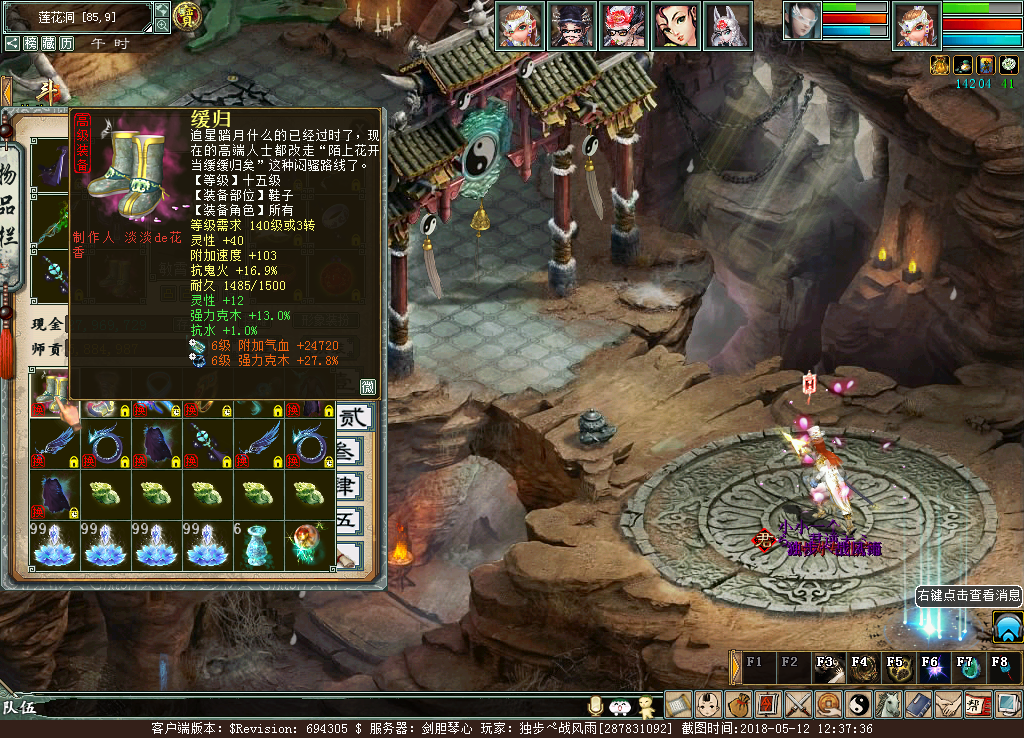The image size is (1024, 738).
Task: Switch to inventory page 贰
Action: point(354,417)
